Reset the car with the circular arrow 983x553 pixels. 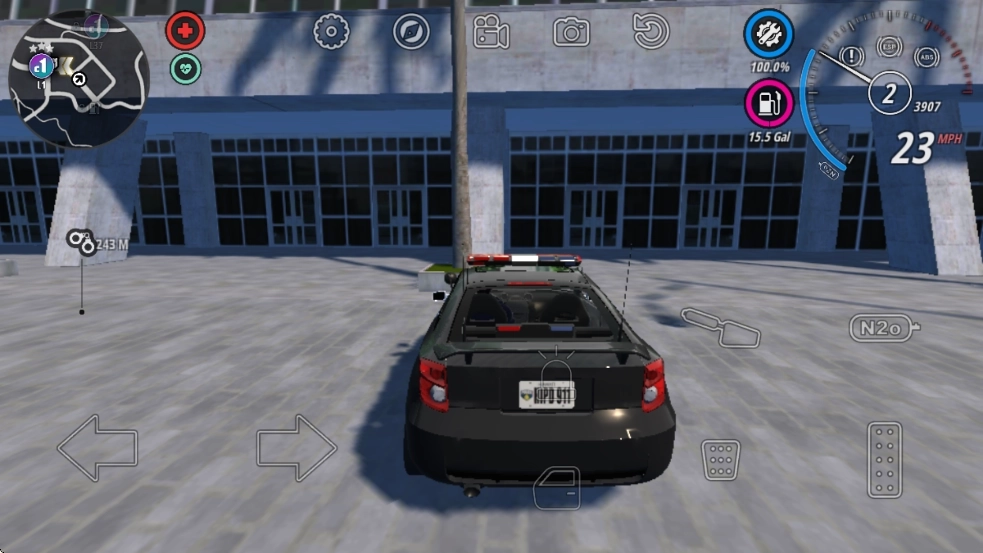tap(651, 32)
